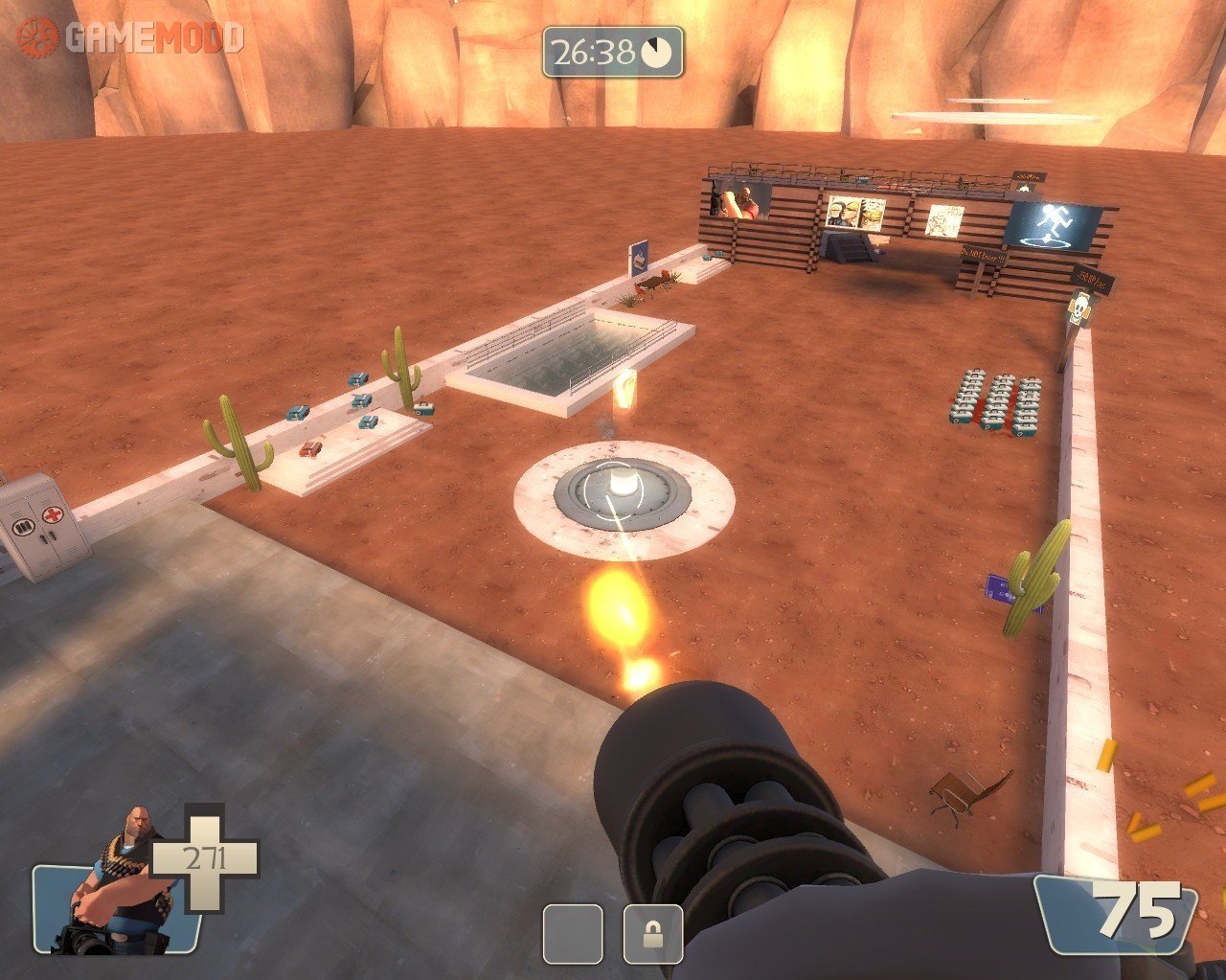
Task: Click the locked control point icon
Action: point(652,933)
